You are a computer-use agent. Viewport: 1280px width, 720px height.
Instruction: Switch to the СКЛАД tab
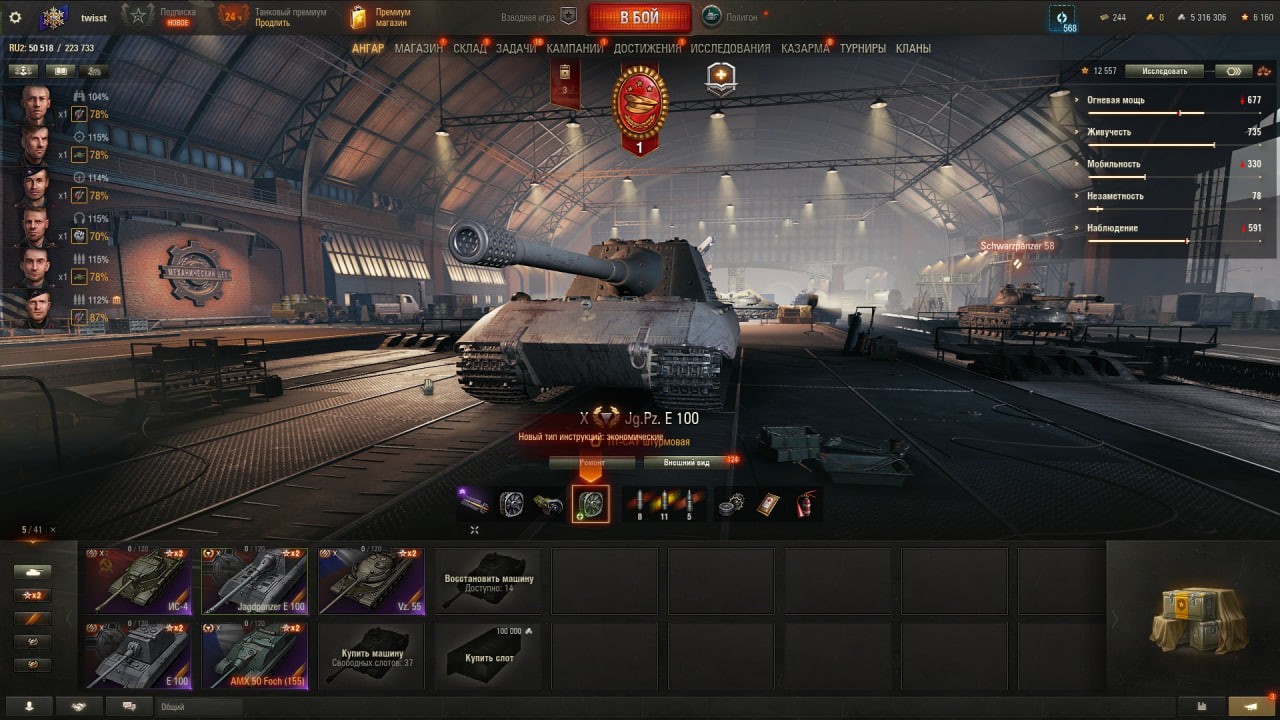[469, 48]
